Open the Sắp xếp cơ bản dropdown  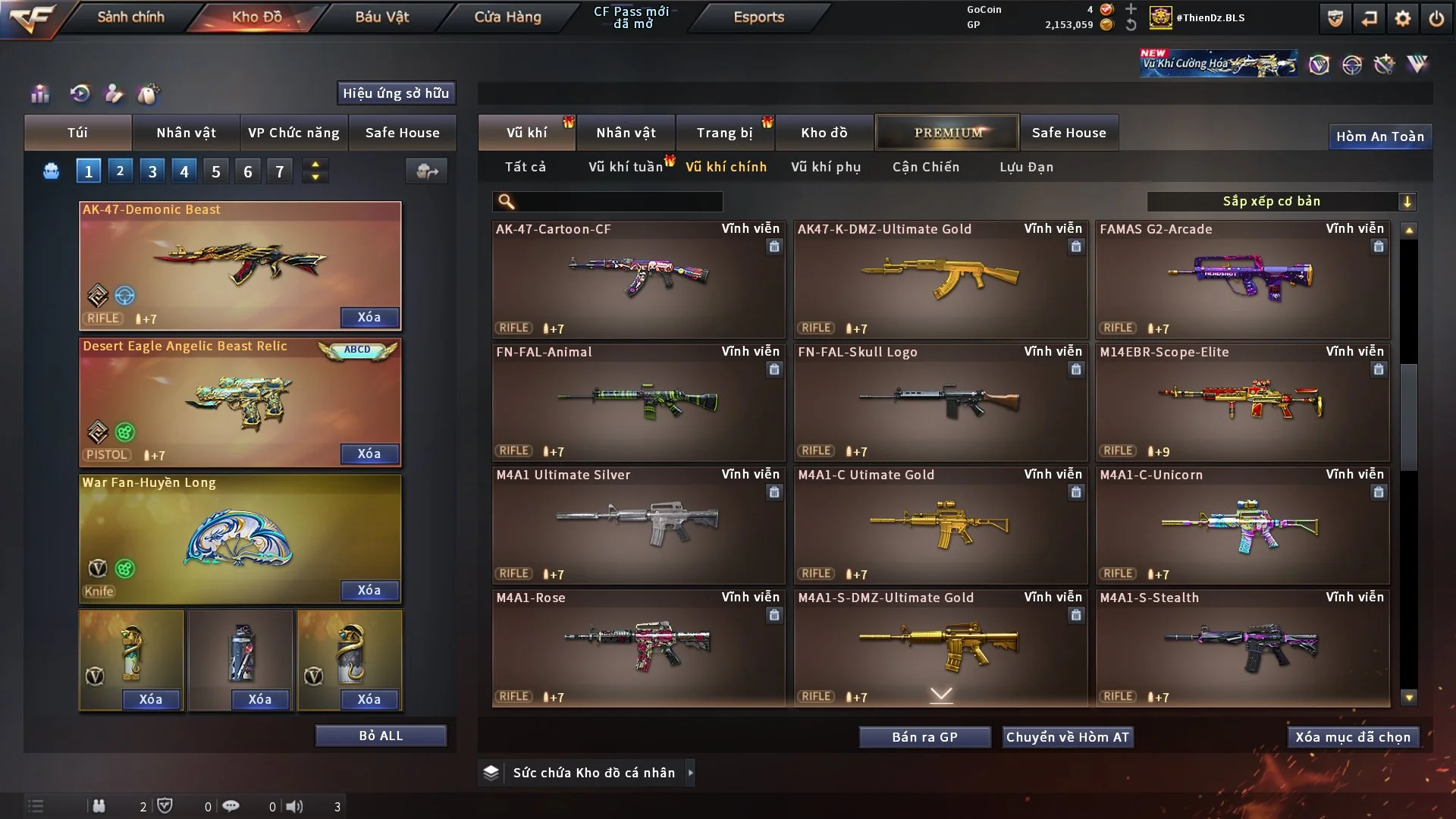pyautogui.click(x=1281, y=201)
